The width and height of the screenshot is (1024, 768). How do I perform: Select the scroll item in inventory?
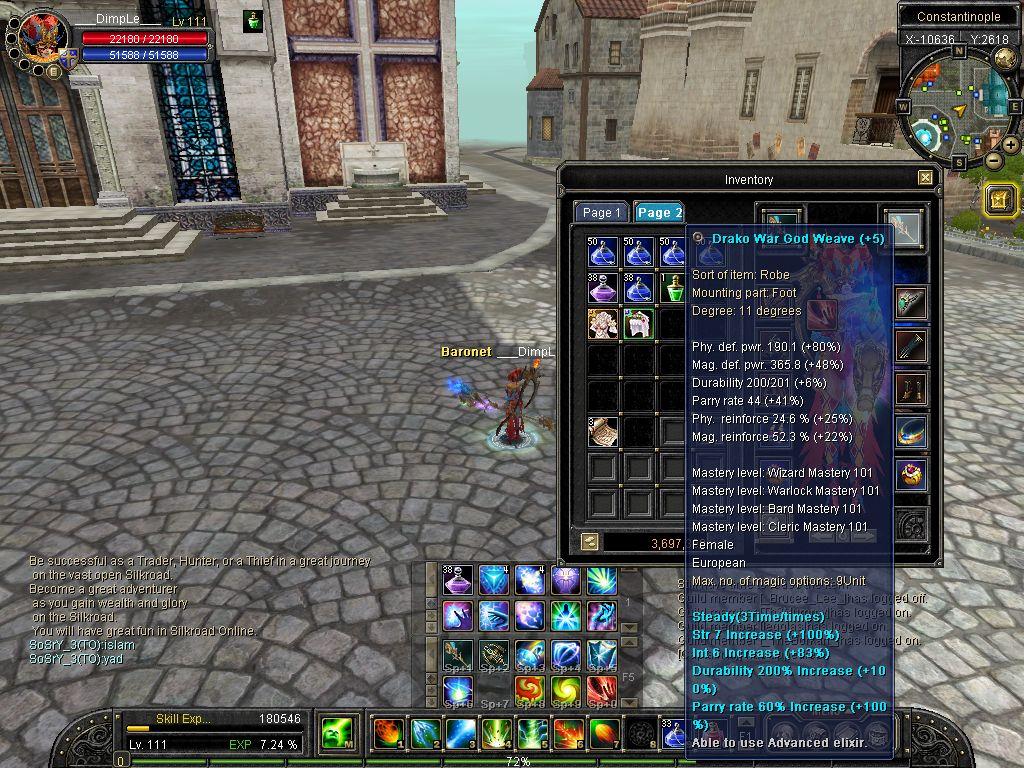click(x=603, y=431)
